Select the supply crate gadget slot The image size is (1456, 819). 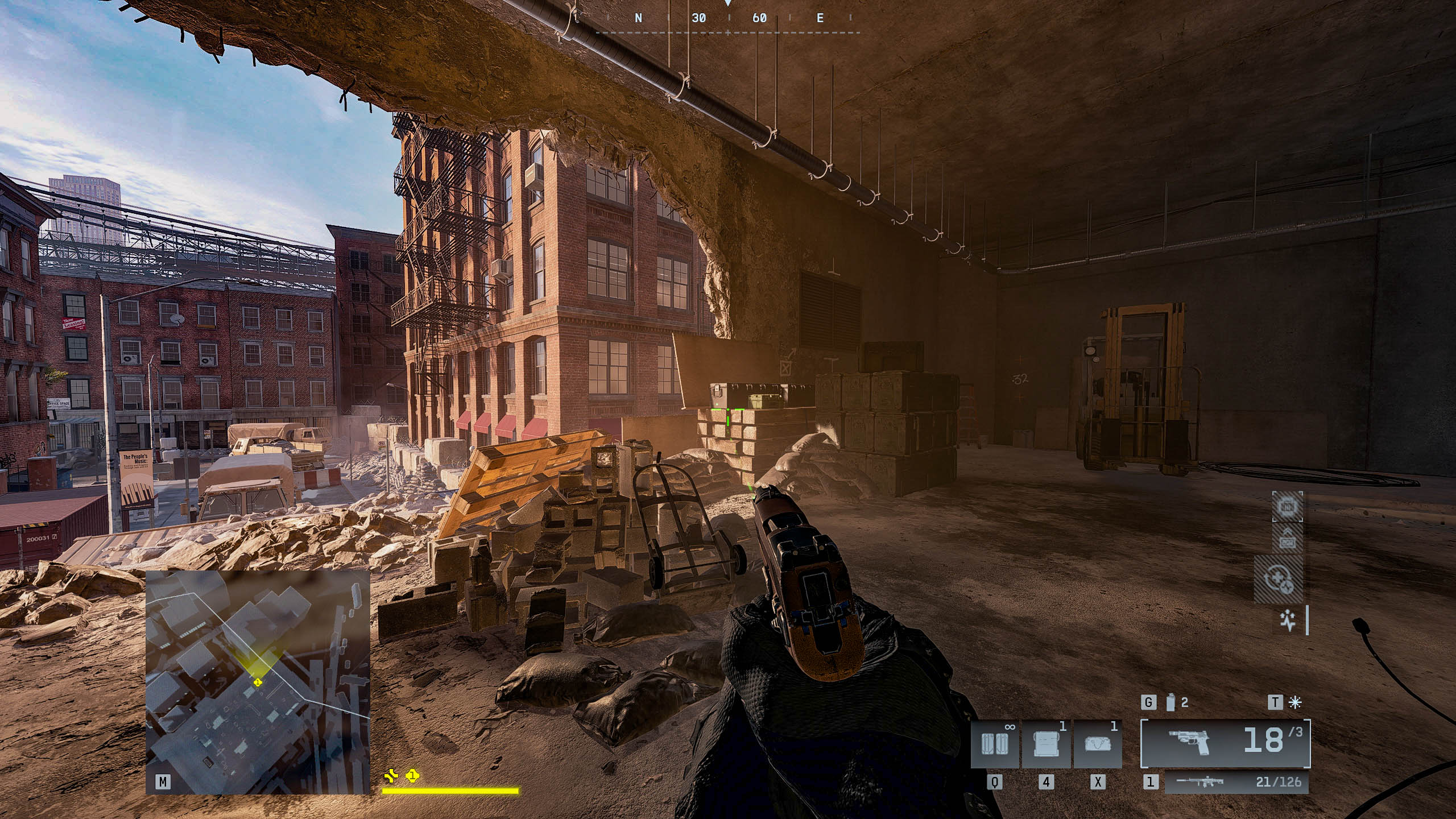[x=1046, y=744]
